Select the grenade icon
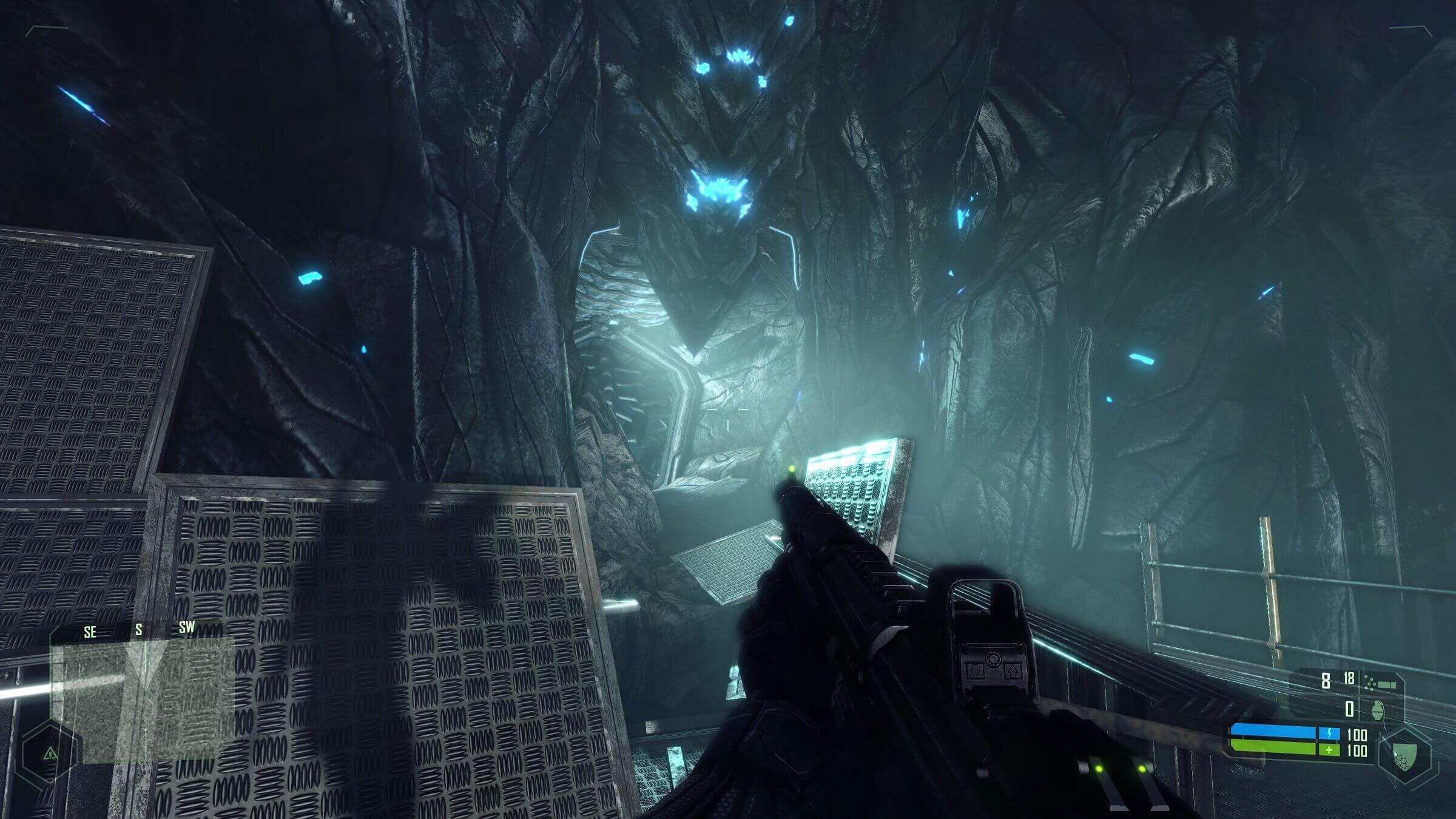Screen dimensions: 1456x819 tap(1378, 710)
